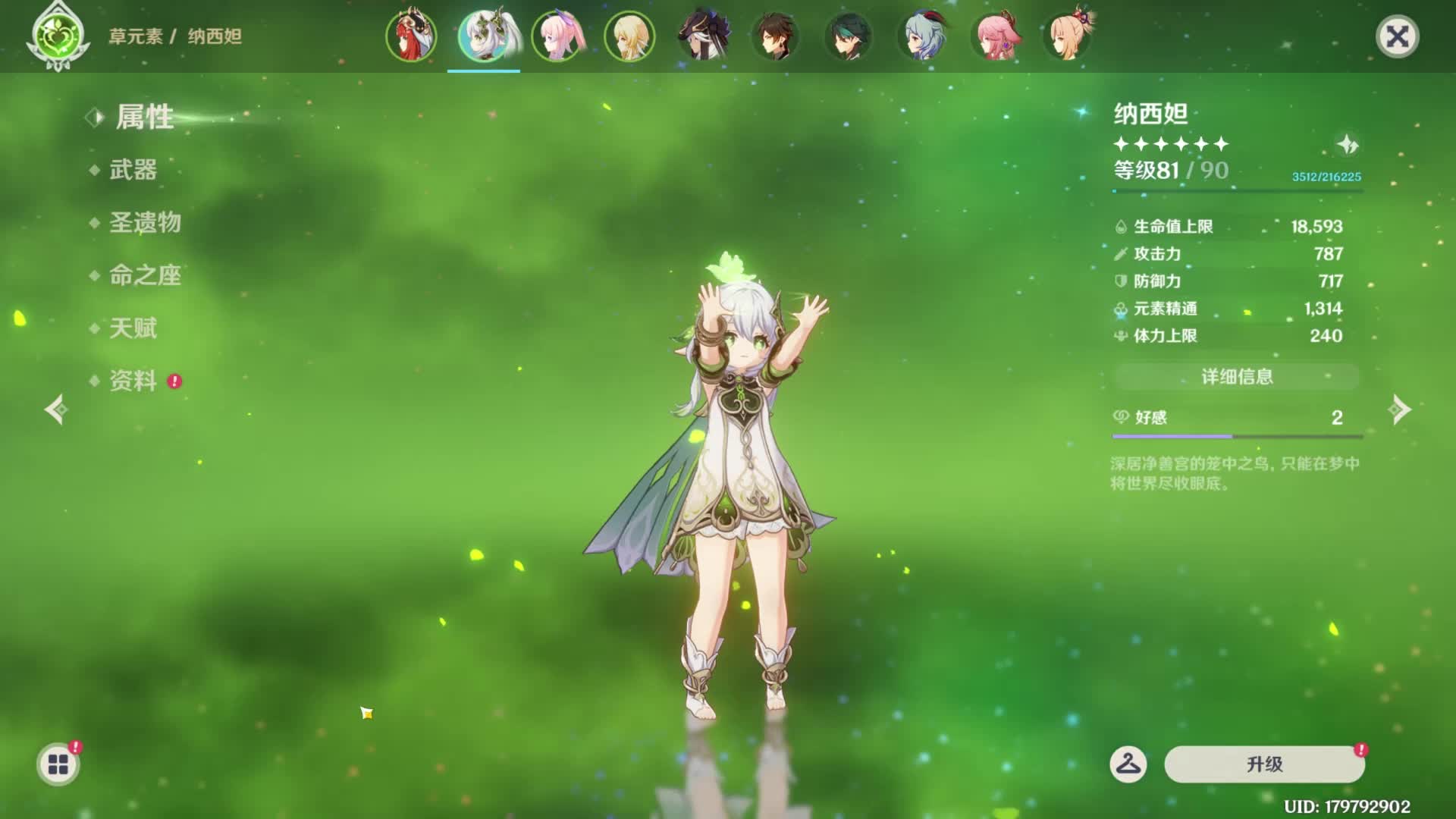The width and height of the screenshot is (1456, 819).
Task: Switch to the blonde Traveler portrait
Action: (x=629, y=36)
